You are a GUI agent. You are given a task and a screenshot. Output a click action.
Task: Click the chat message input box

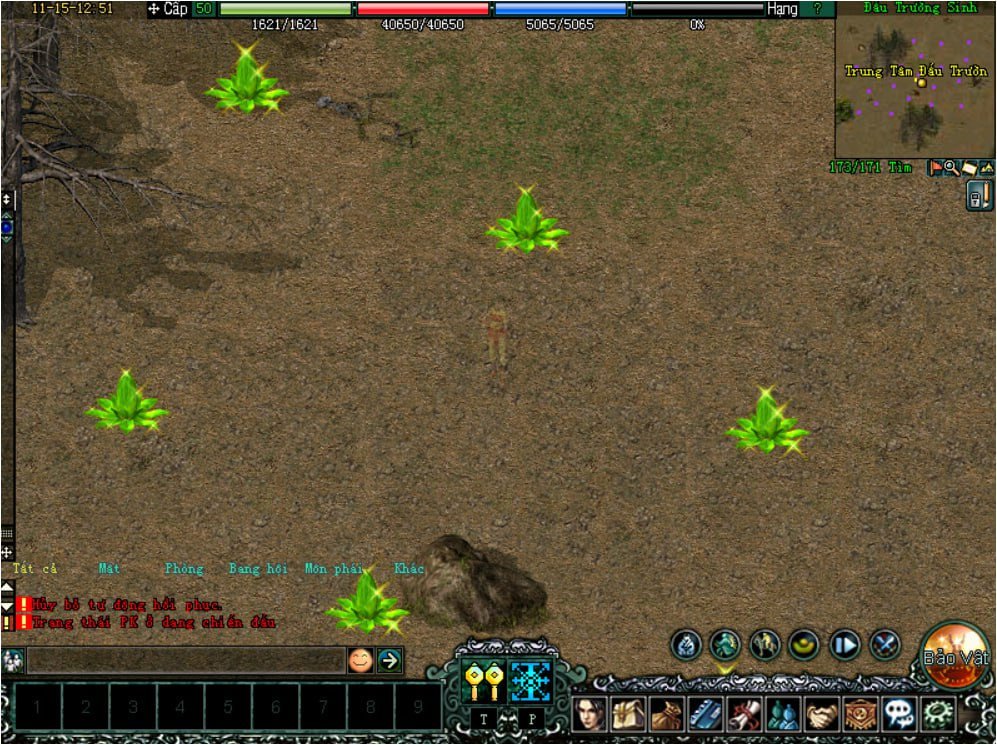[185, 660]
